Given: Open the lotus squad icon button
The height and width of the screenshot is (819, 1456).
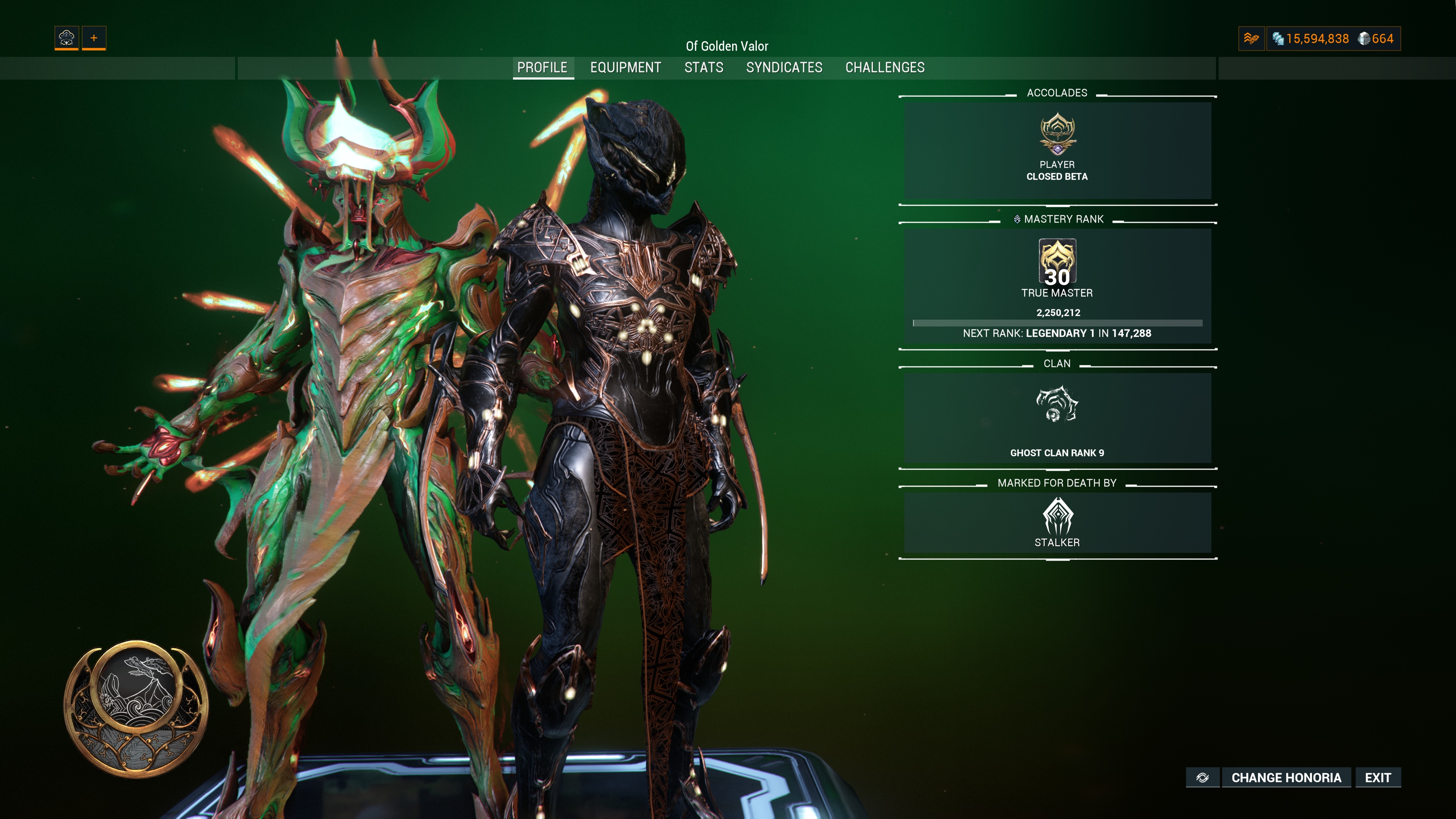Looking at the screenshot, I should 67,38.
